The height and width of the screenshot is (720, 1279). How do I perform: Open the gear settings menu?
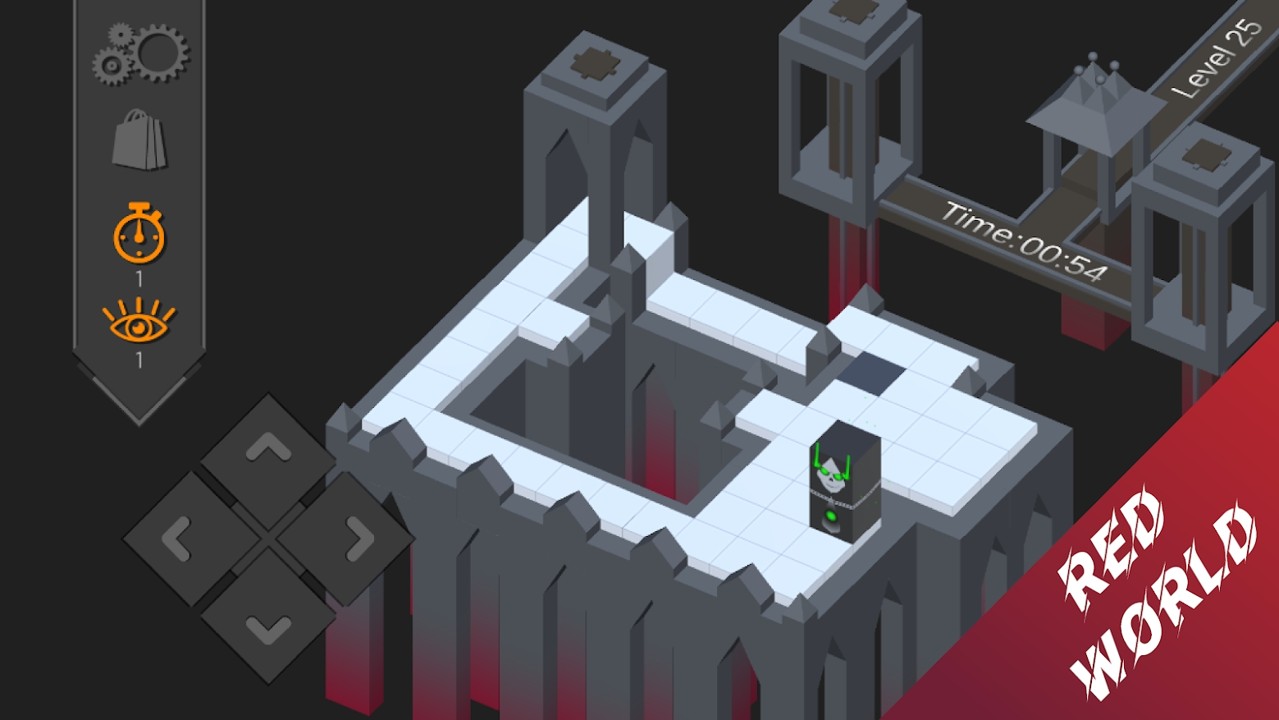pyautogui.click(x=140, y=54)
